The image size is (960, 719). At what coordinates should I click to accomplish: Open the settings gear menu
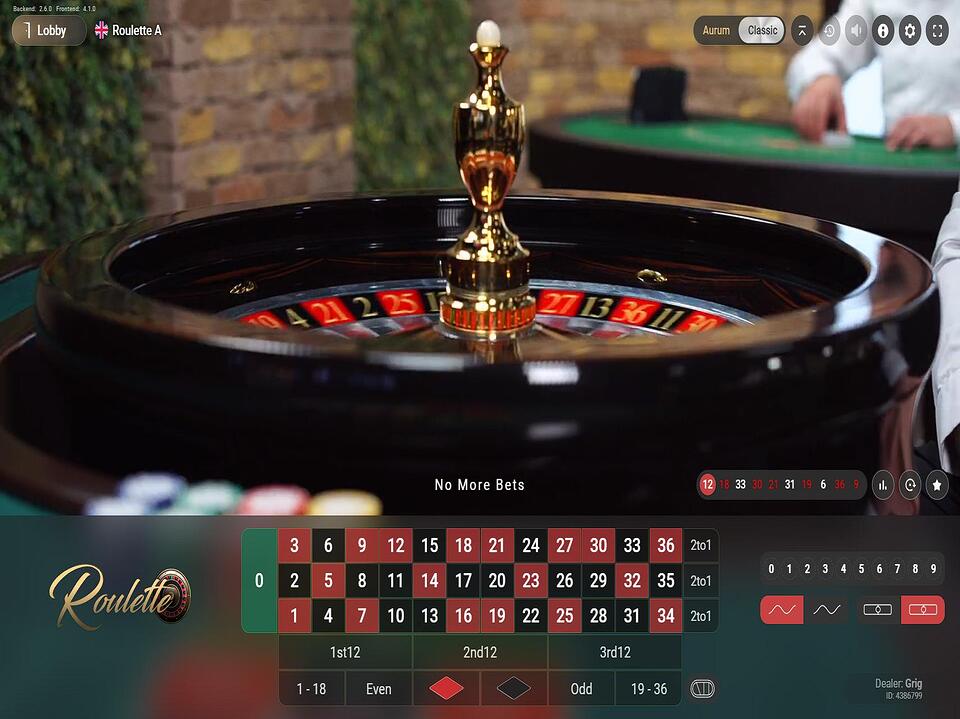click(909, 30)
